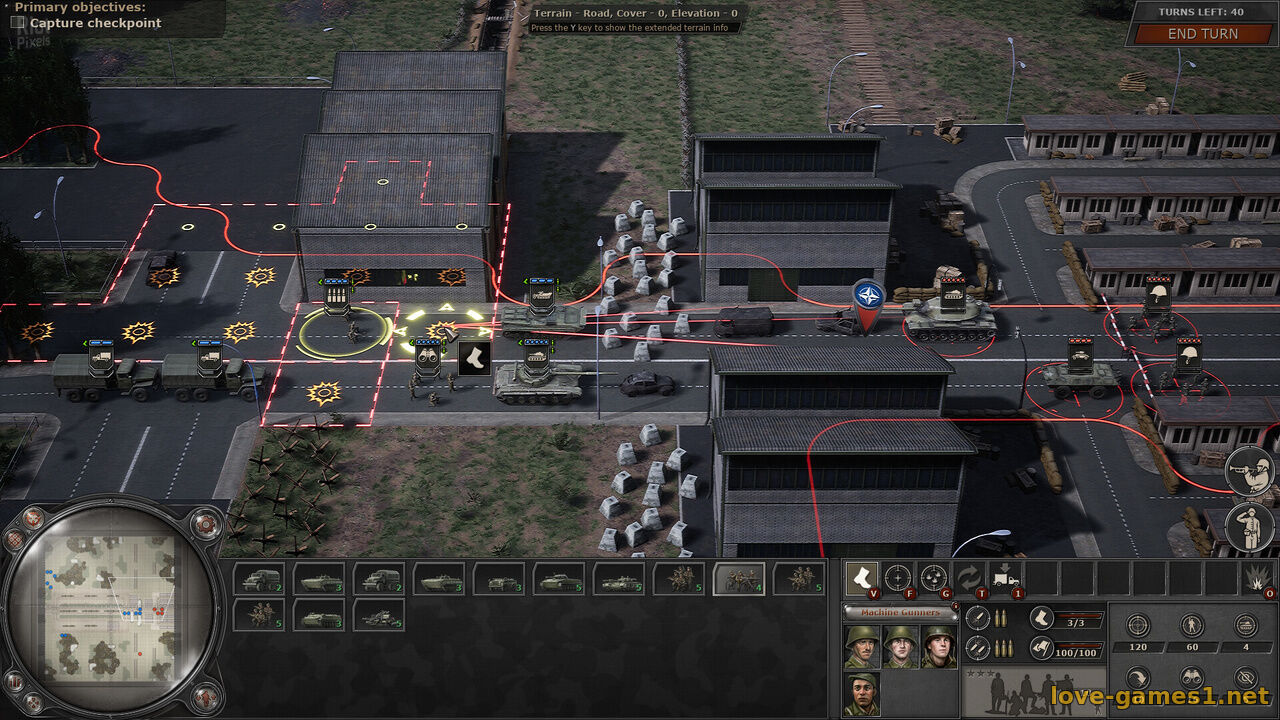Toggle the Capture checkpoint objective checkbox
Screen dimensions: 1280x720
(x=18, y=22)
